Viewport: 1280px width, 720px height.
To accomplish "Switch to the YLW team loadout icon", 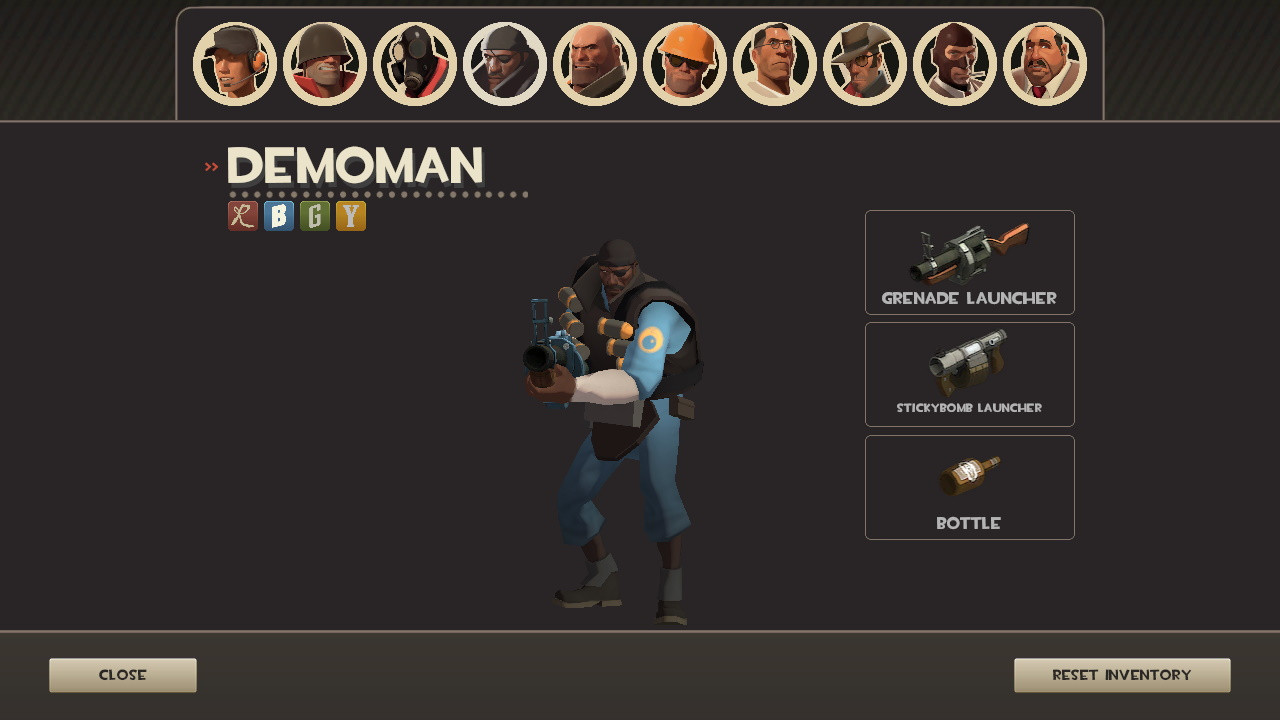I will click(x=351, y=215).
